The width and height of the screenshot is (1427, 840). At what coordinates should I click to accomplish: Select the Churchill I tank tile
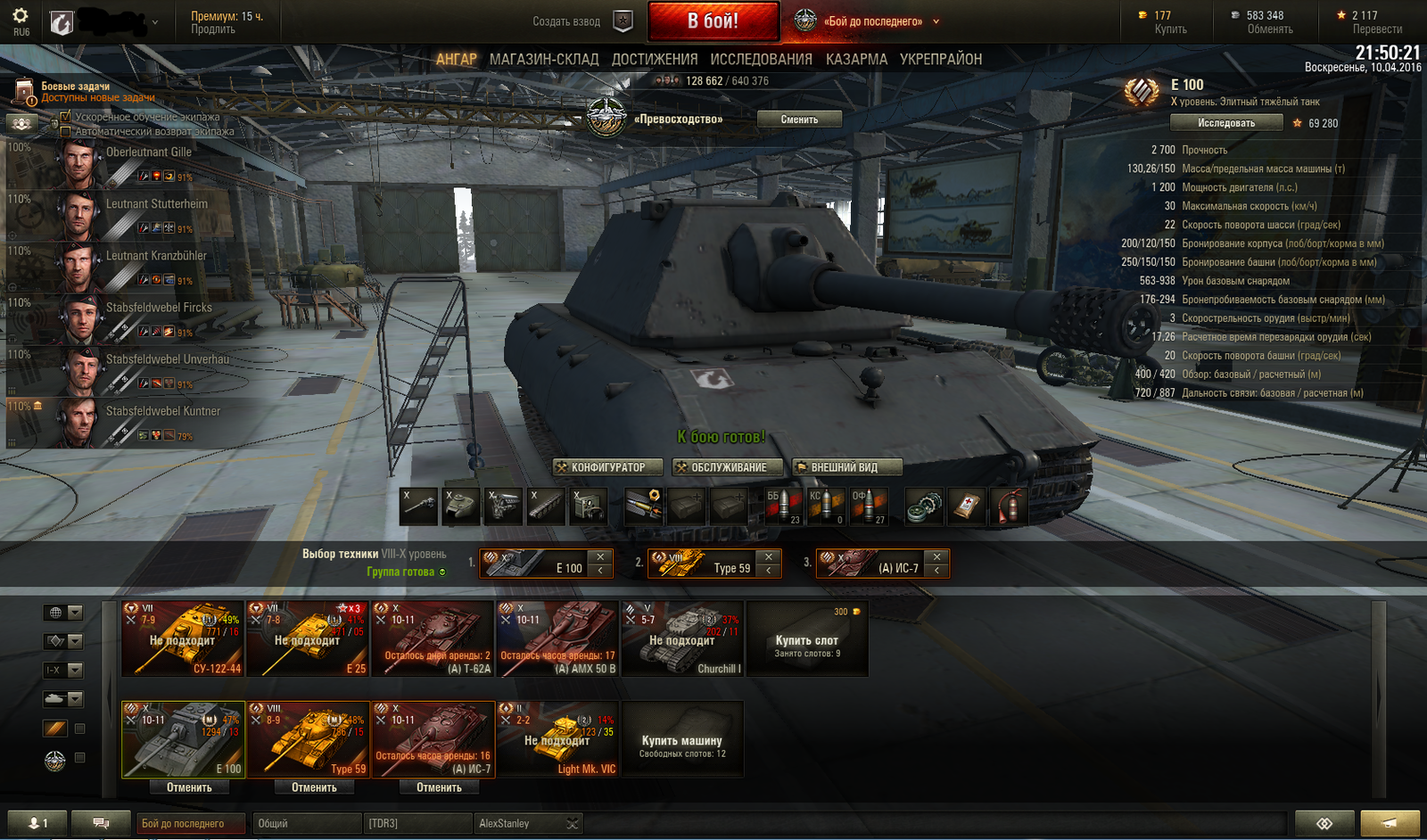pyautogui.click(x=682, y=638)
